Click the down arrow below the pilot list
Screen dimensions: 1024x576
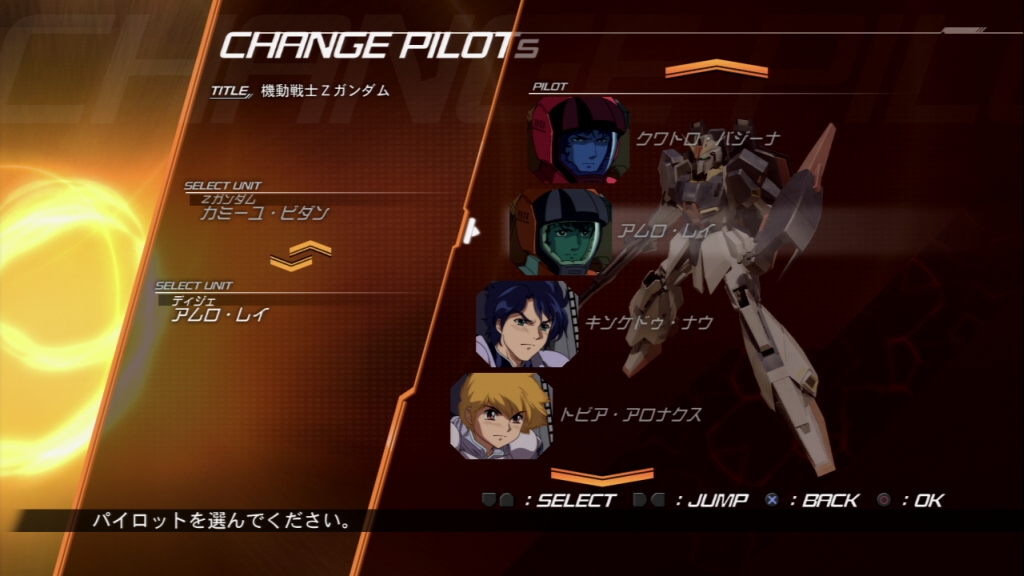tap(601, 475)
